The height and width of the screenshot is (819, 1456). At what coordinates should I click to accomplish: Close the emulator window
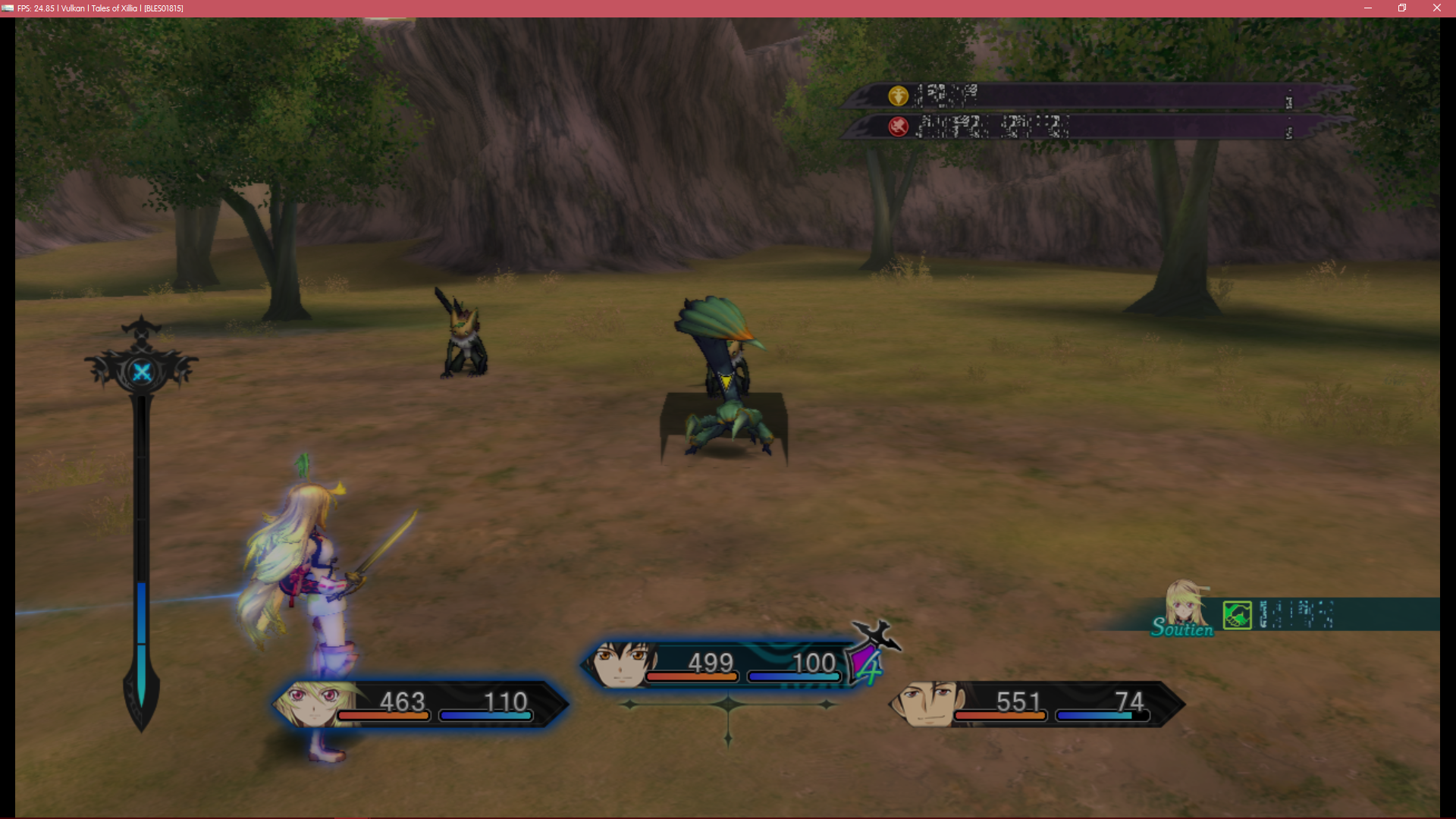tap(1436, 8)
